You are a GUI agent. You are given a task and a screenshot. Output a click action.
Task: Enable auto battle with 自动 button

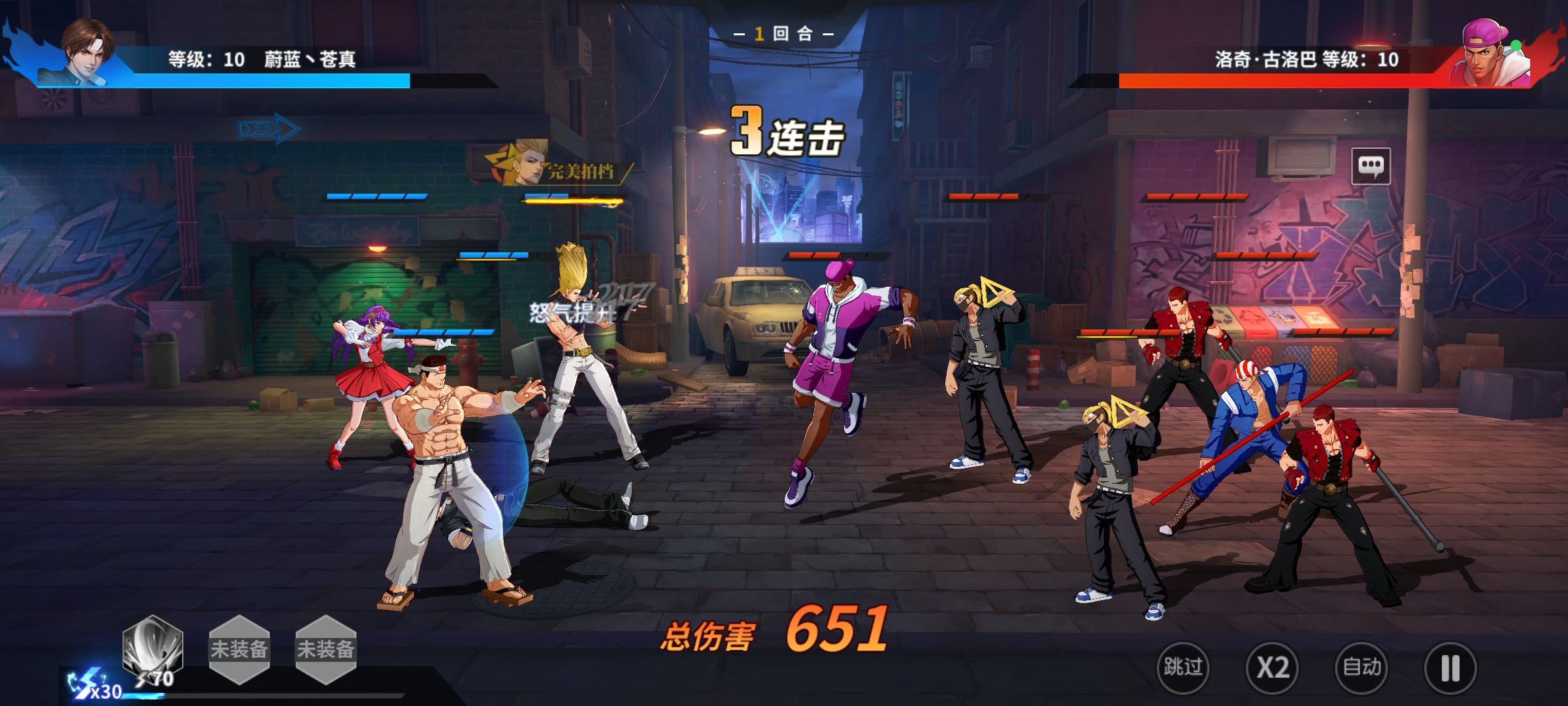(1362, 667)
